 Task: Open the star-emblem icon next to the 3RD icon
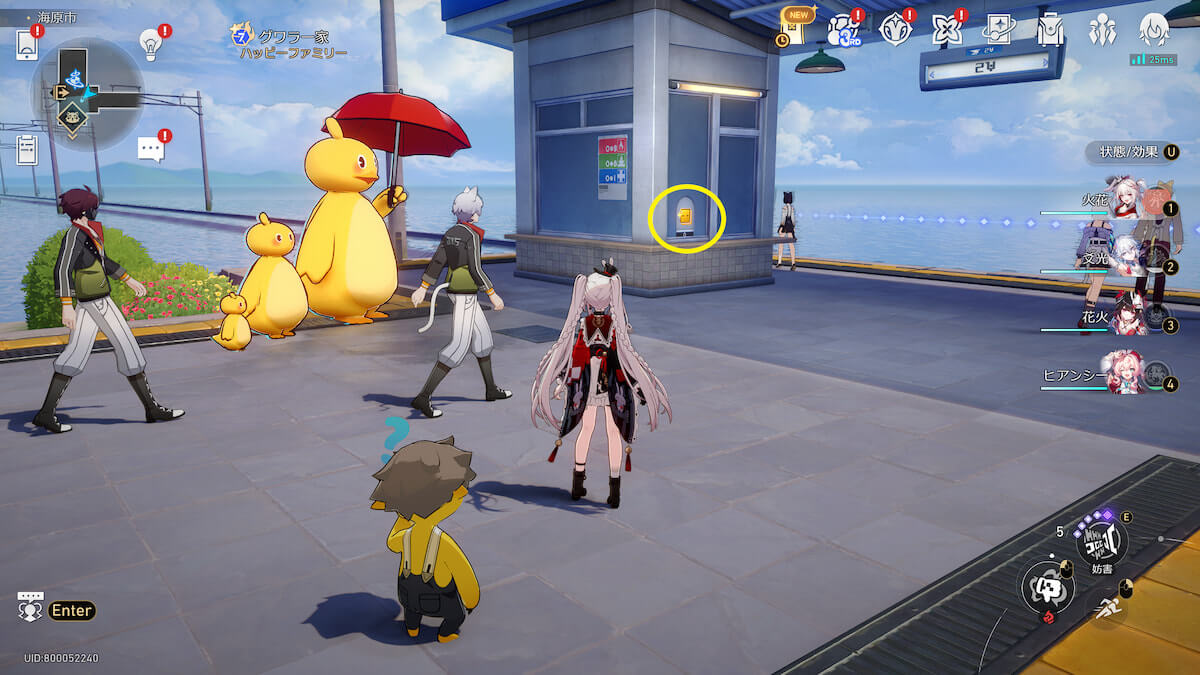click(894, 30)
